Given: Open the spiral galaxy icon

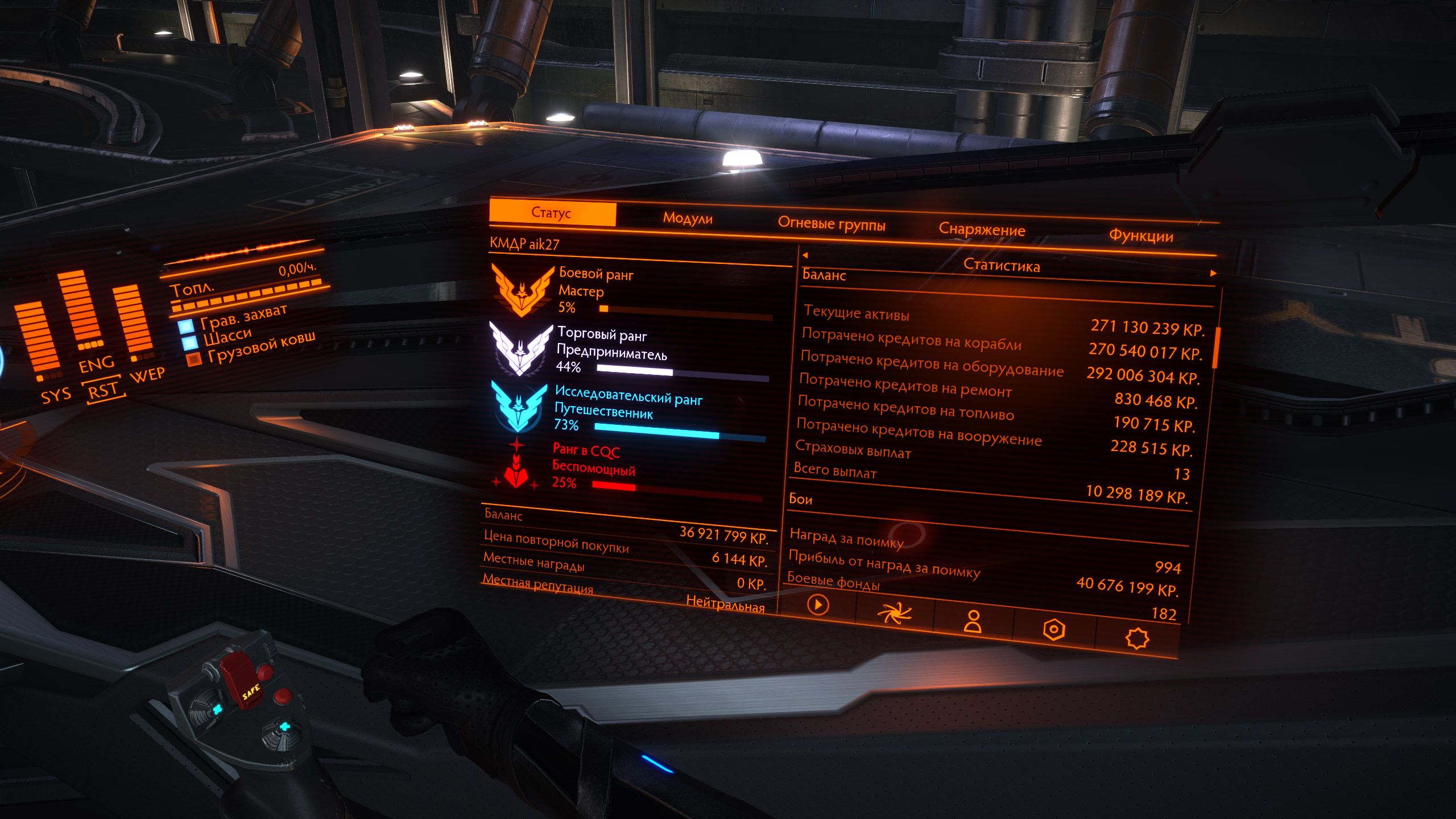Looking at the screenshot, I should coord(894,613).
